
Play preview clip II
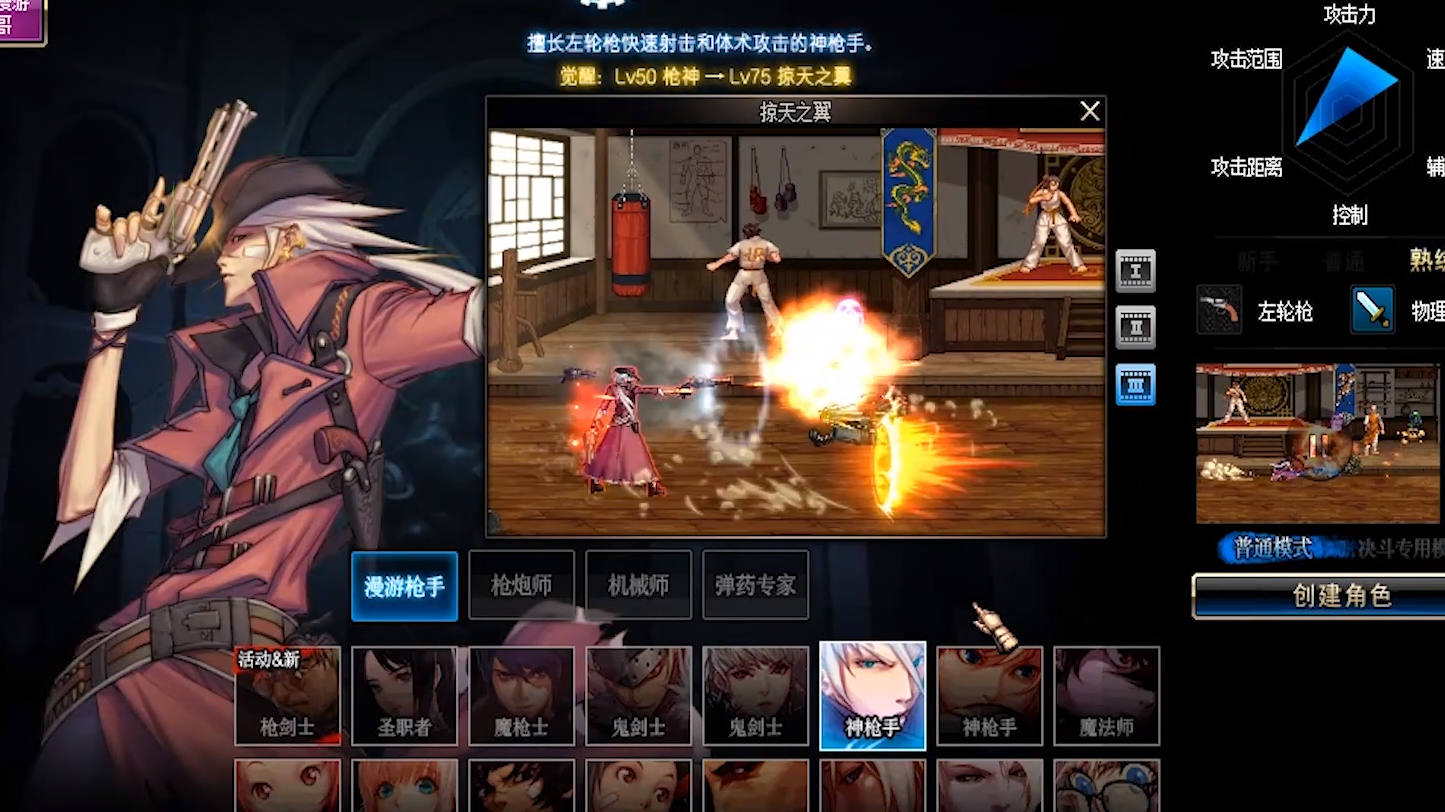coord(1136,327)
